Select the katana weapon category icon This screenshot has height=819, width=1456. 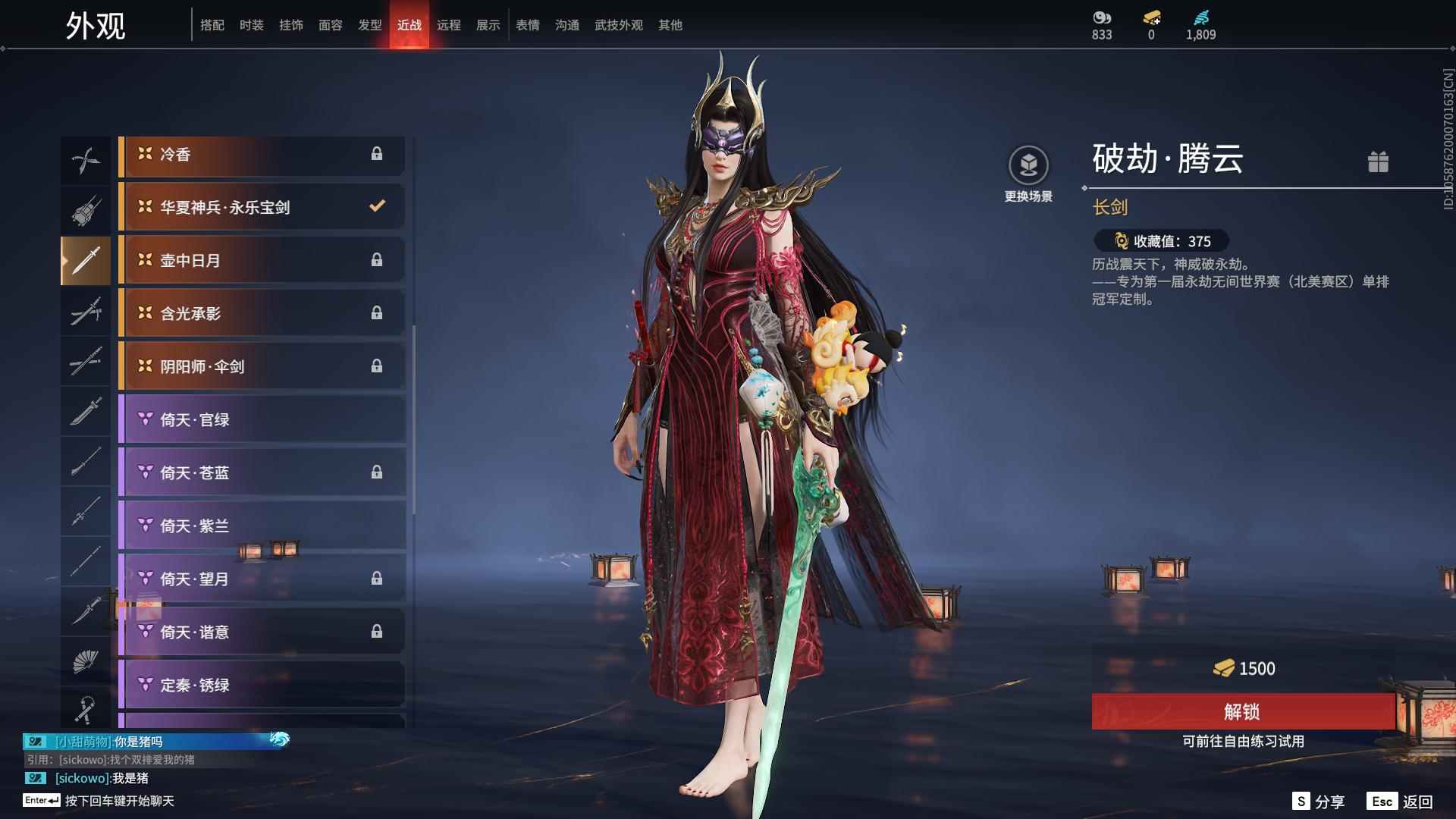coord(86,312)
